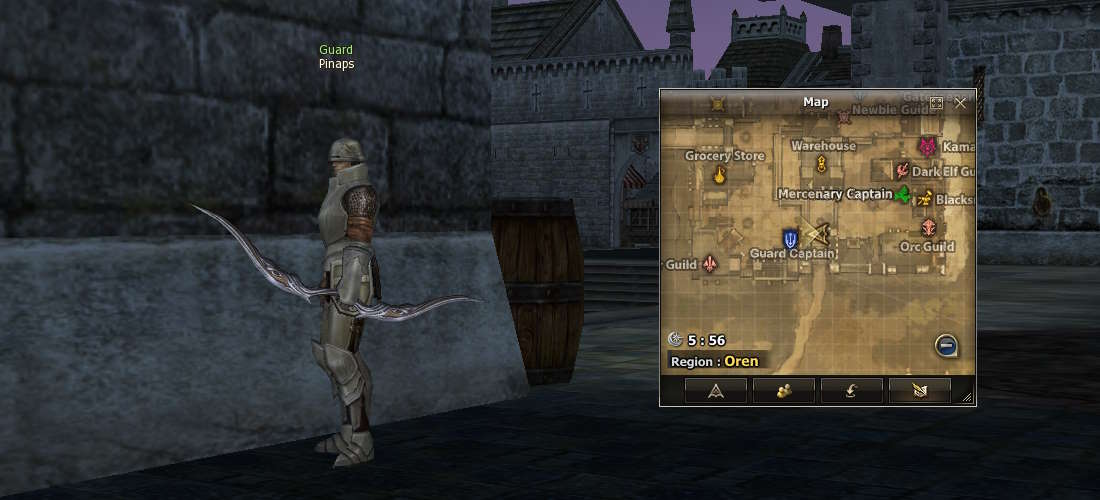The image size is (1100, 500).
Task: Click the rightmost map toolbar button
Action: pyautogui.click(x=919, y=391)
